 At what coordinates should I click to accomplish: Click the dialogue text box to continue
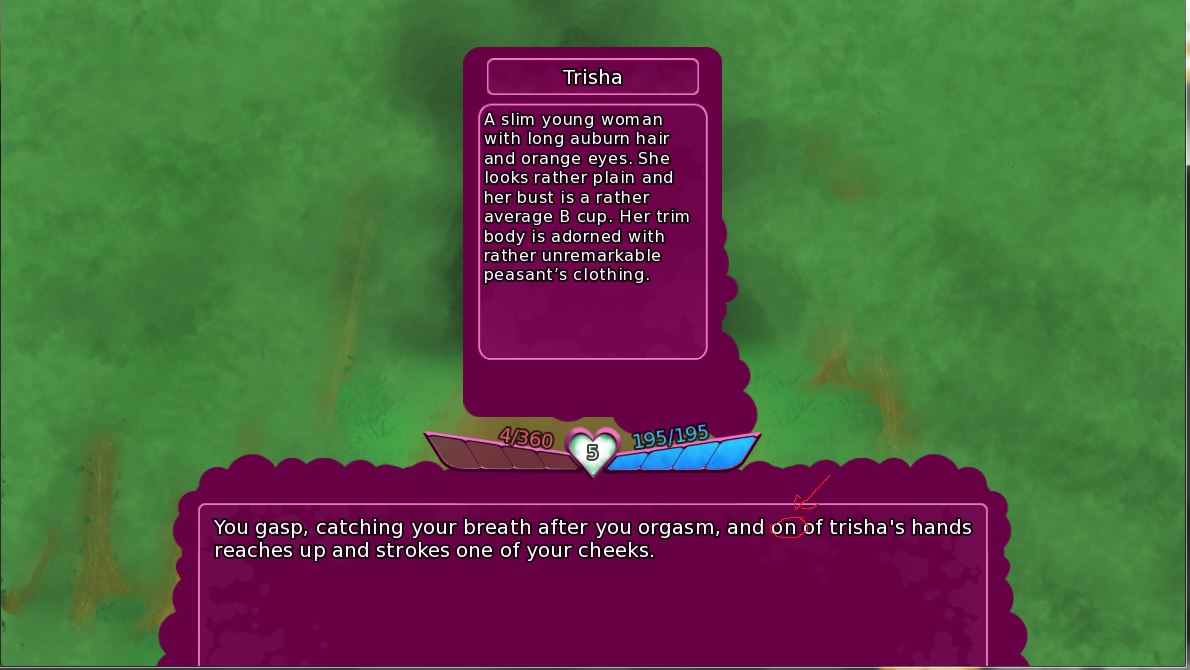coord(592,585)
